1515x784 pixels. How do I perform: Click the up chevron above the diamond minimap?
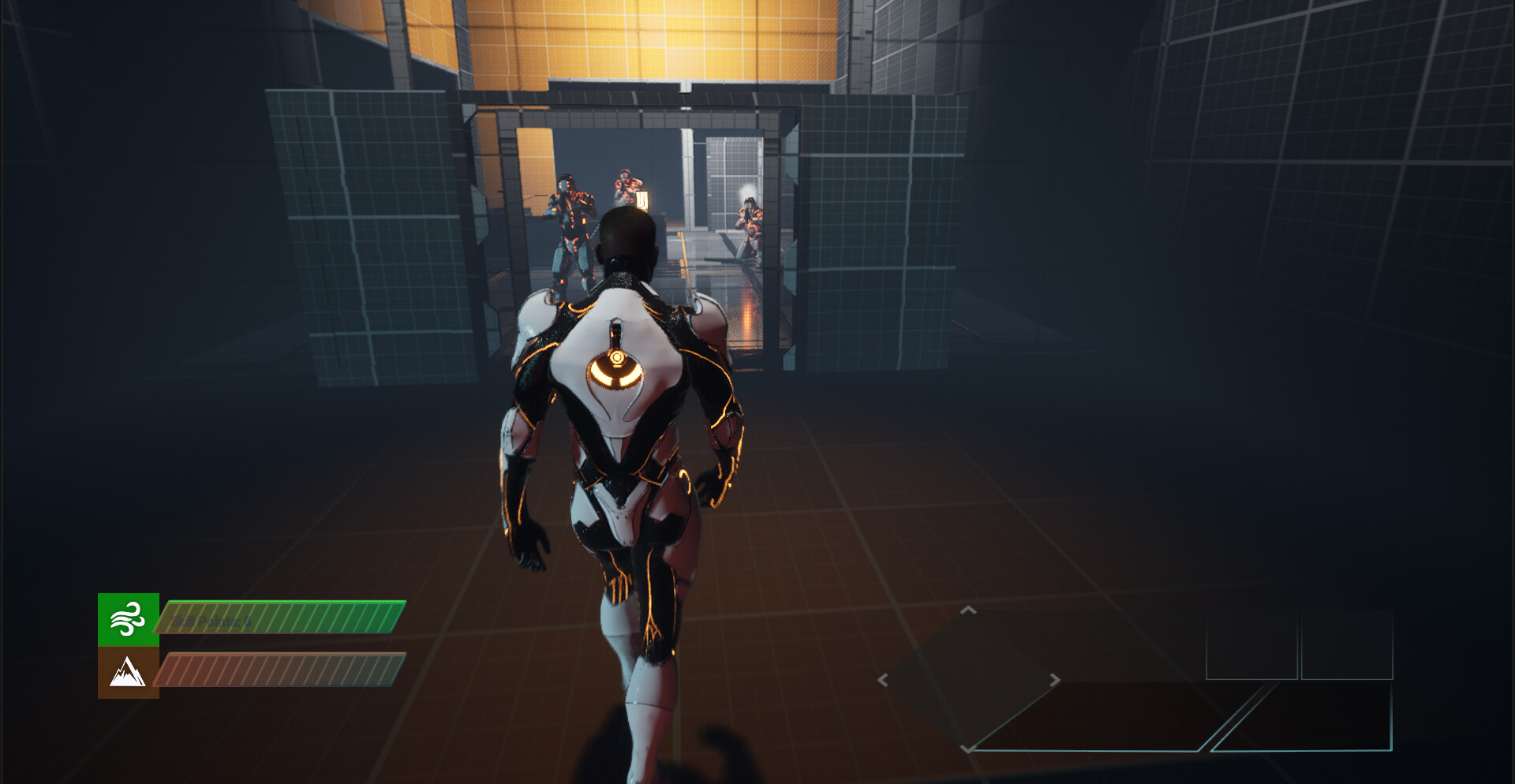(967, 610)
